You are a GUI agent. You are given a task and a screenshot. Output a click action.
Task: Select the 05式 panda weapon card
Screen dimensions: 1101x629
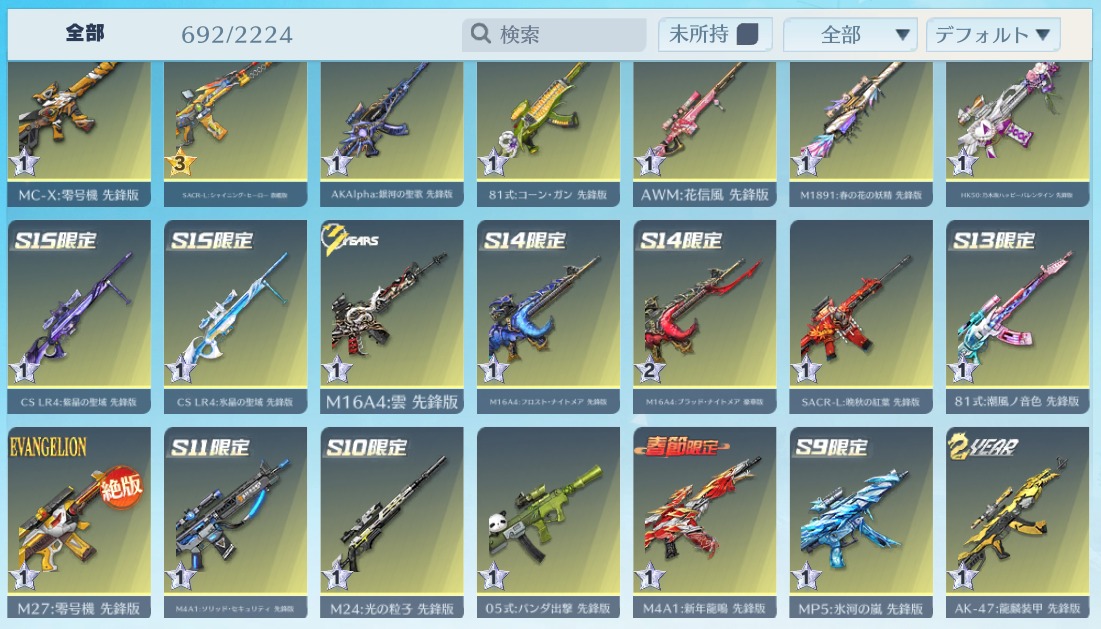548,522
